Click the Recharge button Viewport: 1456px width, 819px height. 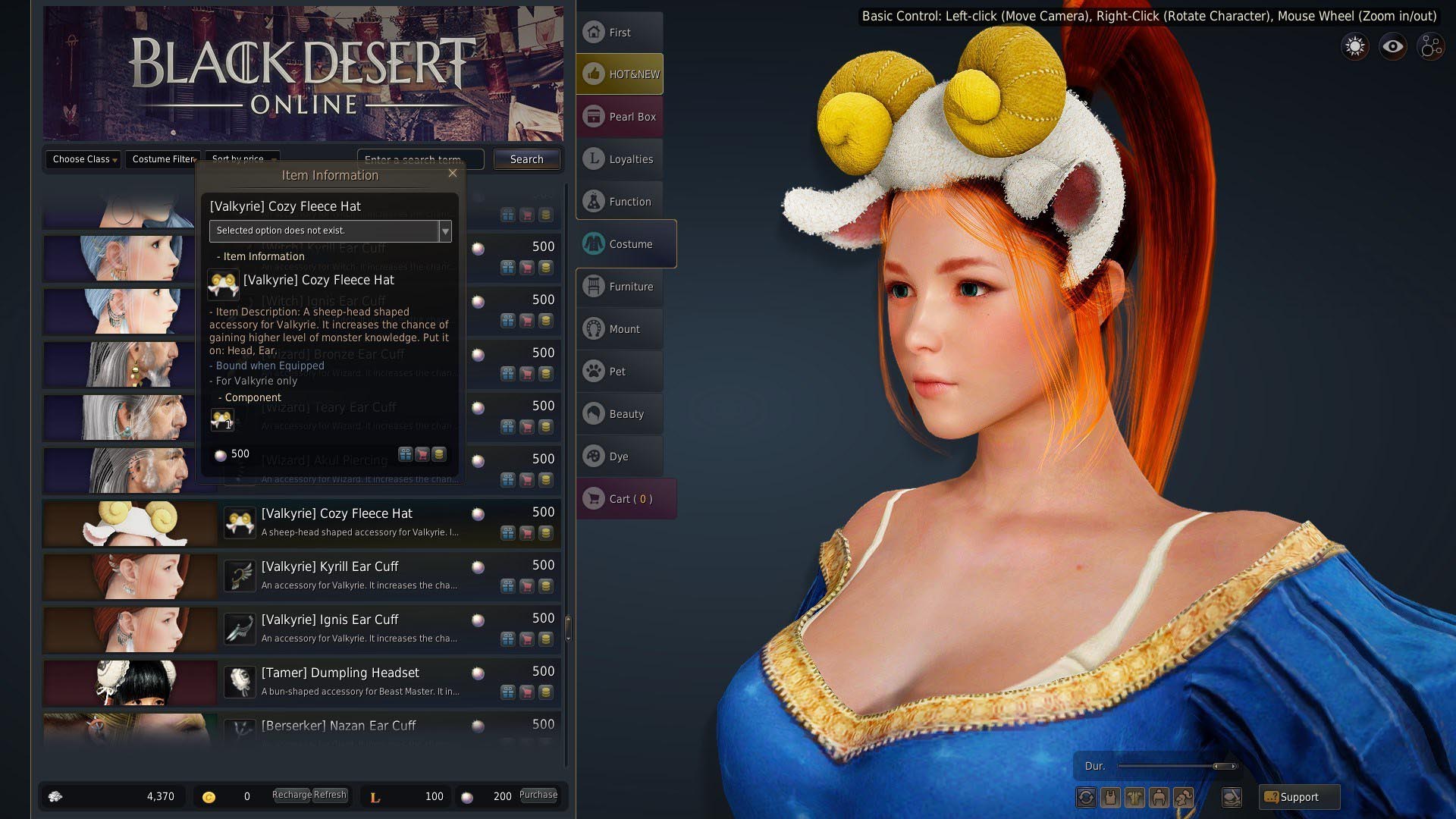tap(291, 795)
